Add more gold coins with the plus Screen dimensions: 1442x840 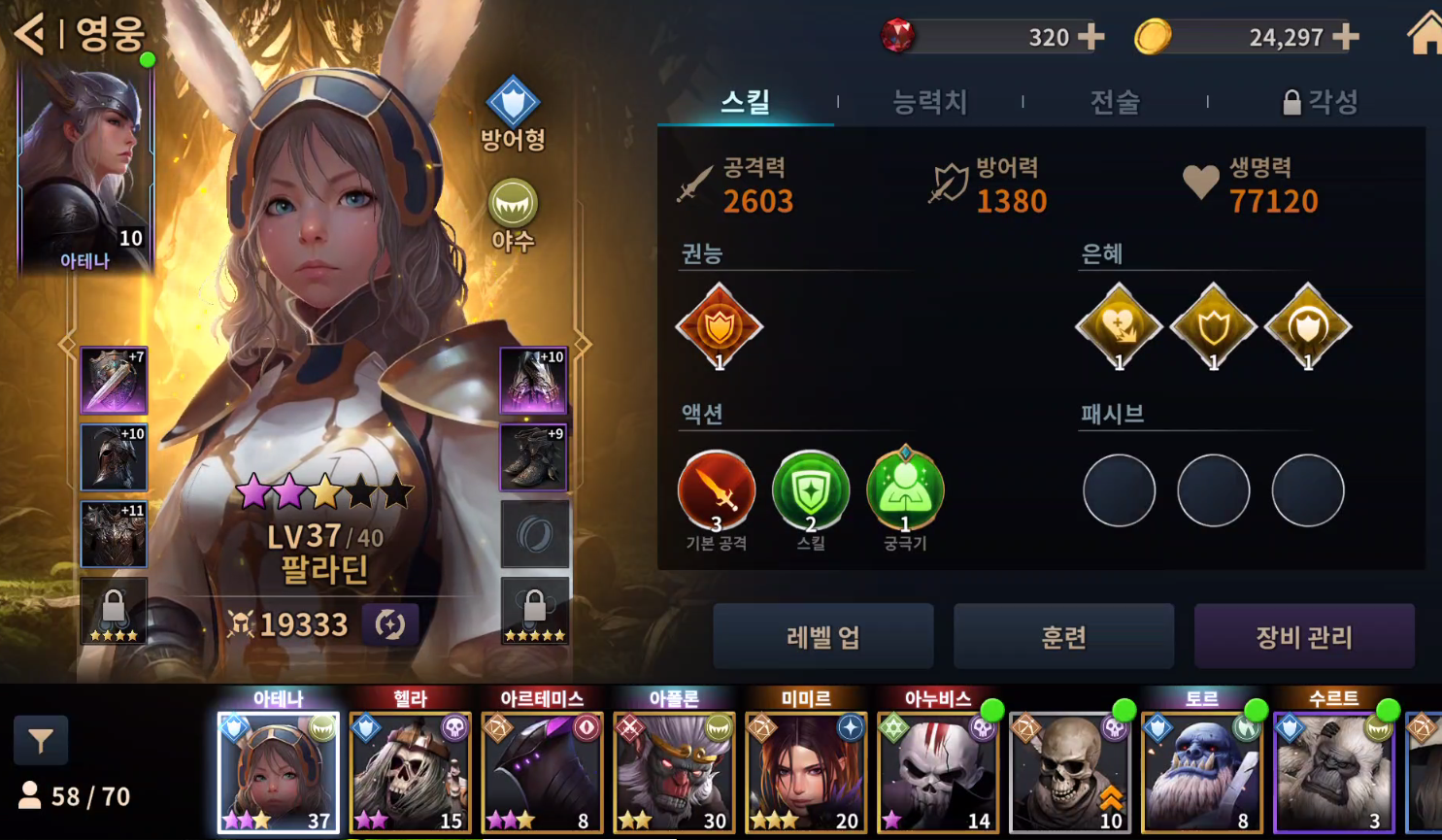click(x=1346, y=37)
